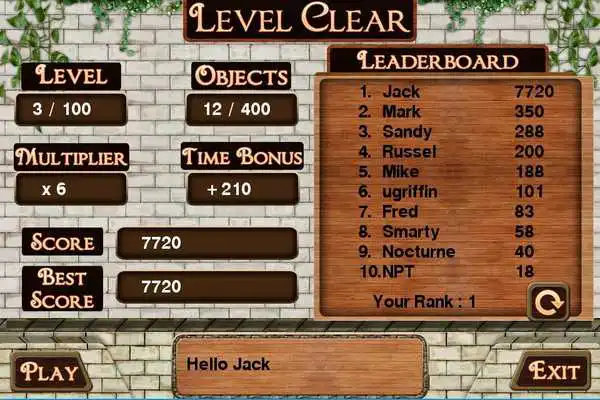Click the Hello Jack name box
The image size is (600, 400).
pyautogui.click(x=299, y=365)
